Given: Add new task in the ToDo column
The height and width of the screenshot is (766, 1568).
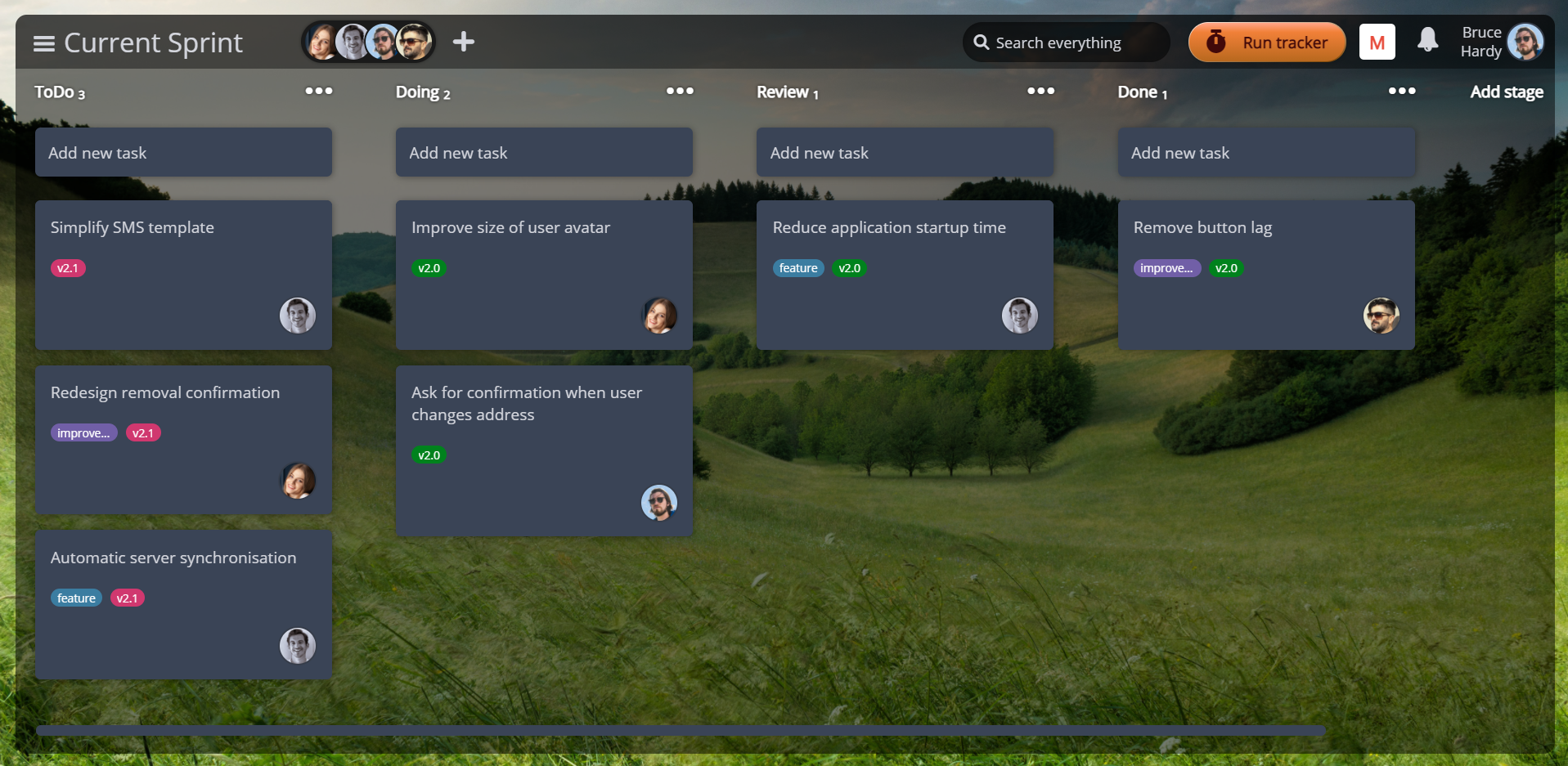Looking at the screenshot, I should 183,153.
